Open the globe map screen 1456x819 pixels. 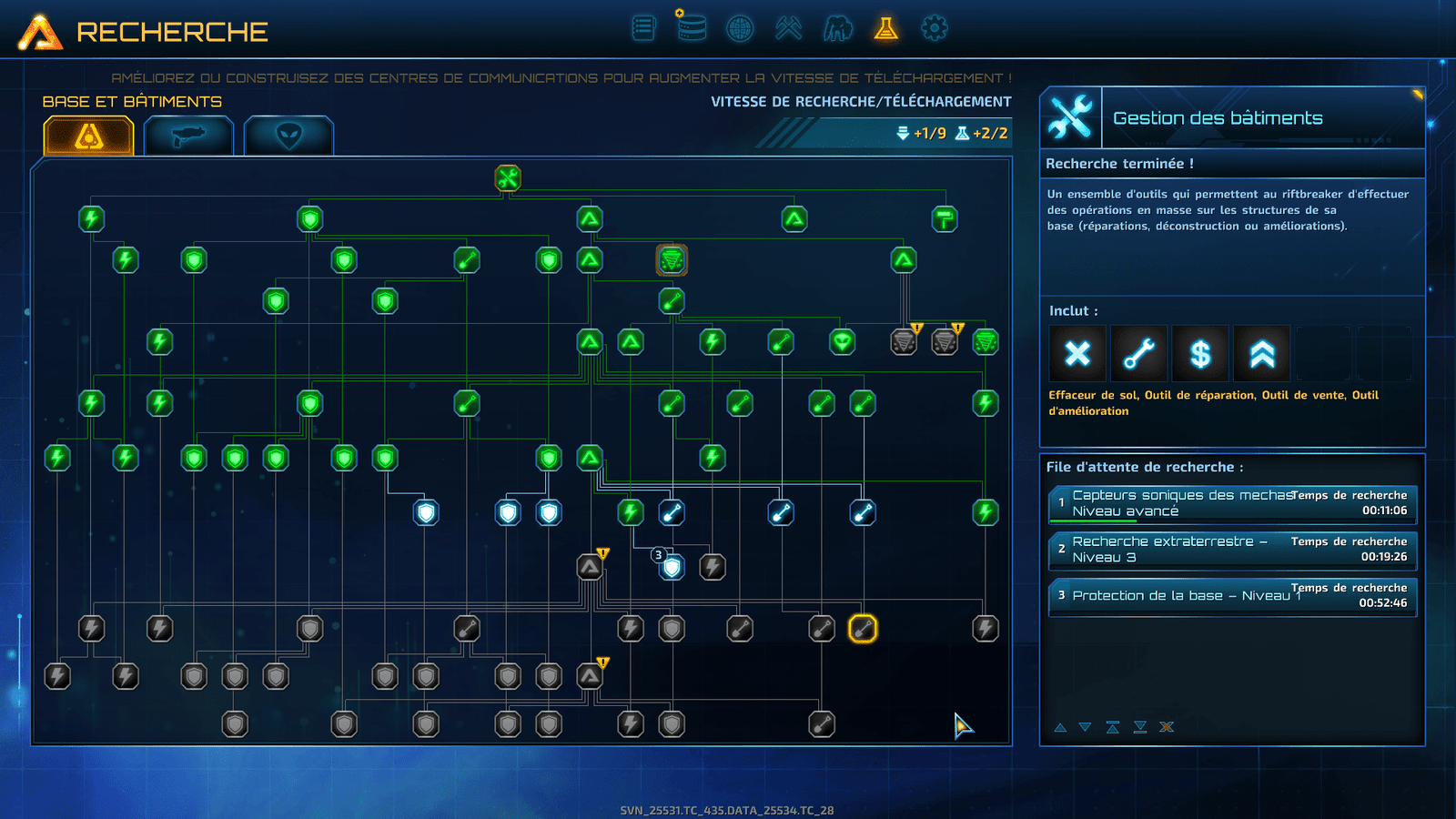coord(740,28)
